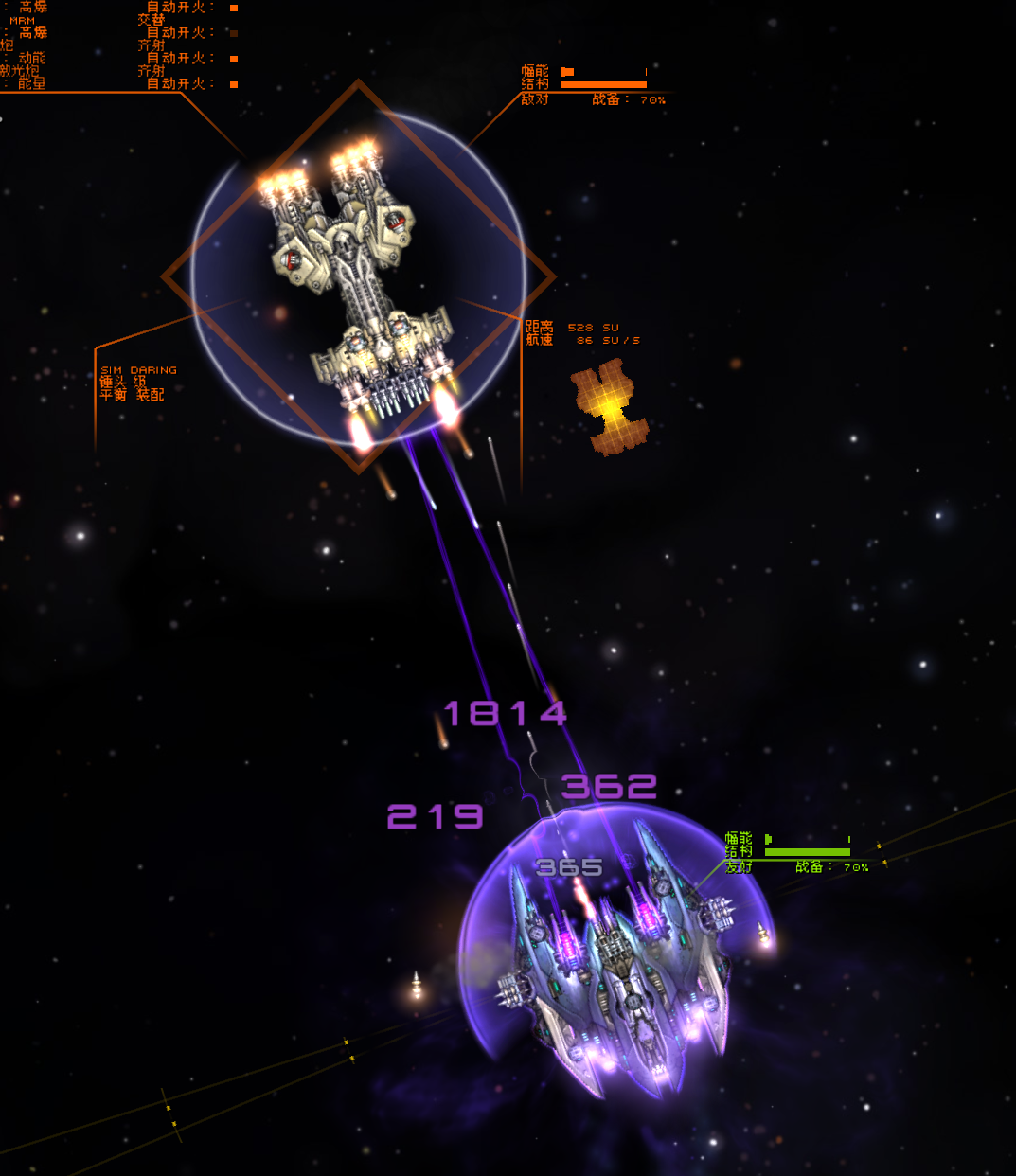This screenshot has width=1016, height=1176.
Task: Toggle autofire for the 能量 weapon group
Action: click(x=234, y=84)
